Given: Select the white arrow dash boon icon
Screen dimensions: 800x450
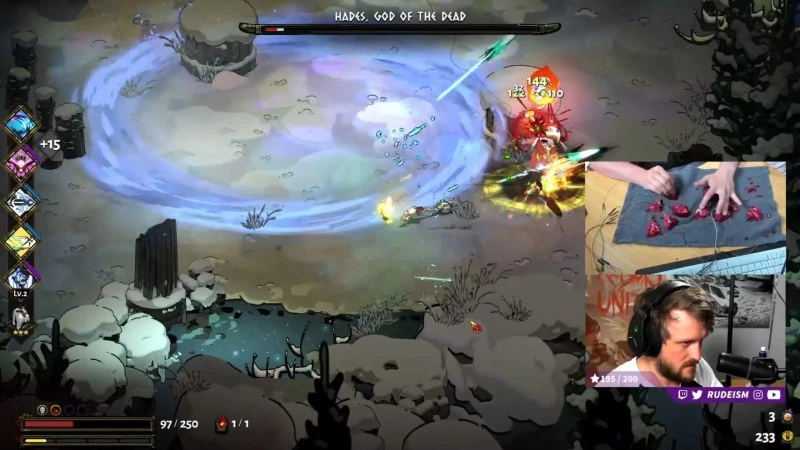Looking at the screenshot, I should pyautogui.click(x=21, y=200).
